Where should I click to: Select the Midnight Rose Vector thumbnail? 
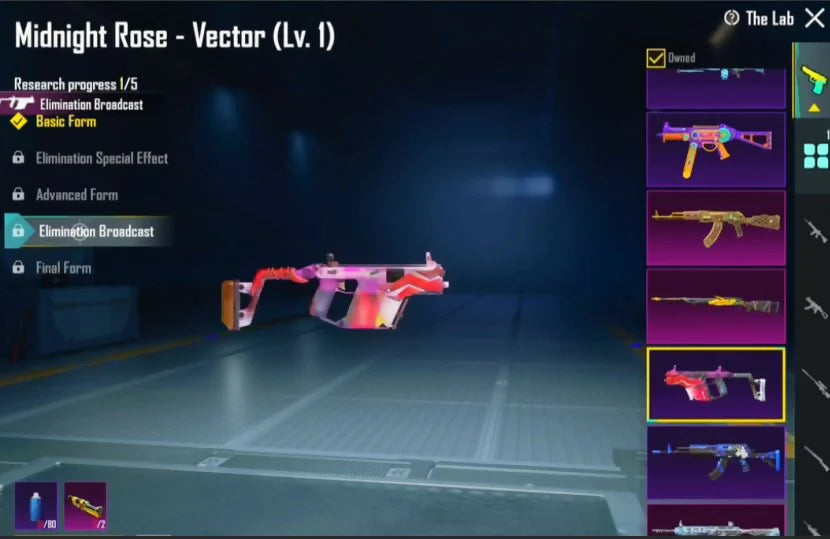point(715,384)
